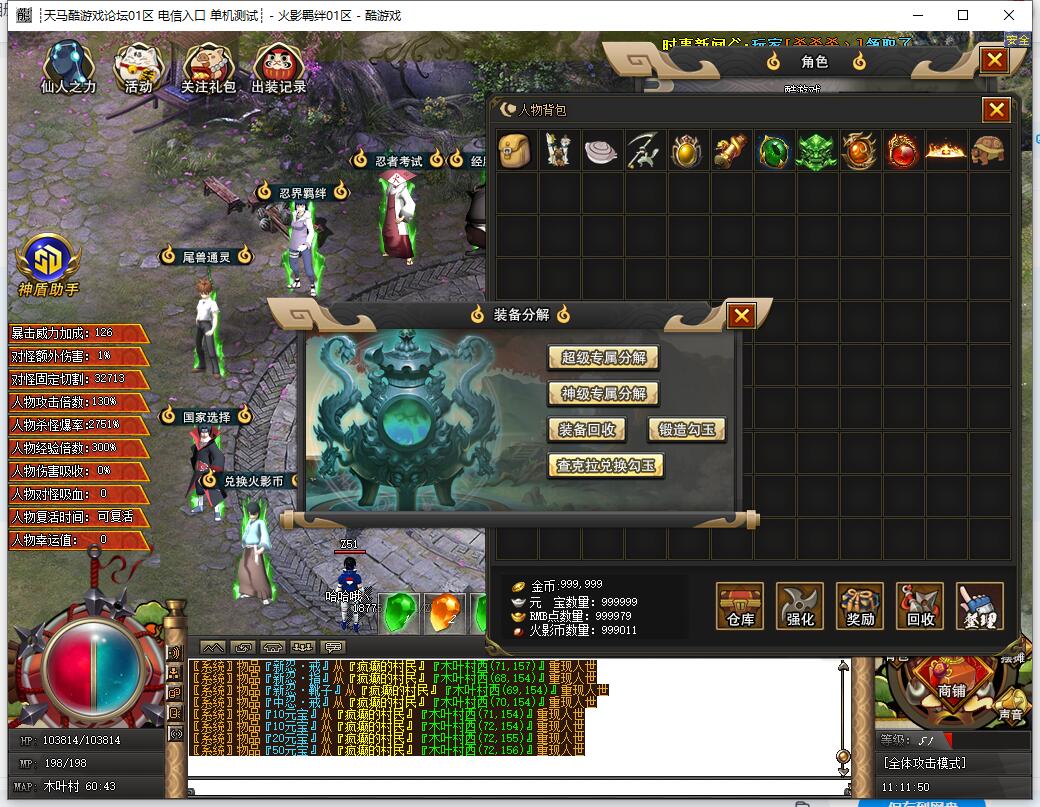Claim rewards via the 奖励 button
Viewport: 1040px width, 807px height.
point(860,606)
